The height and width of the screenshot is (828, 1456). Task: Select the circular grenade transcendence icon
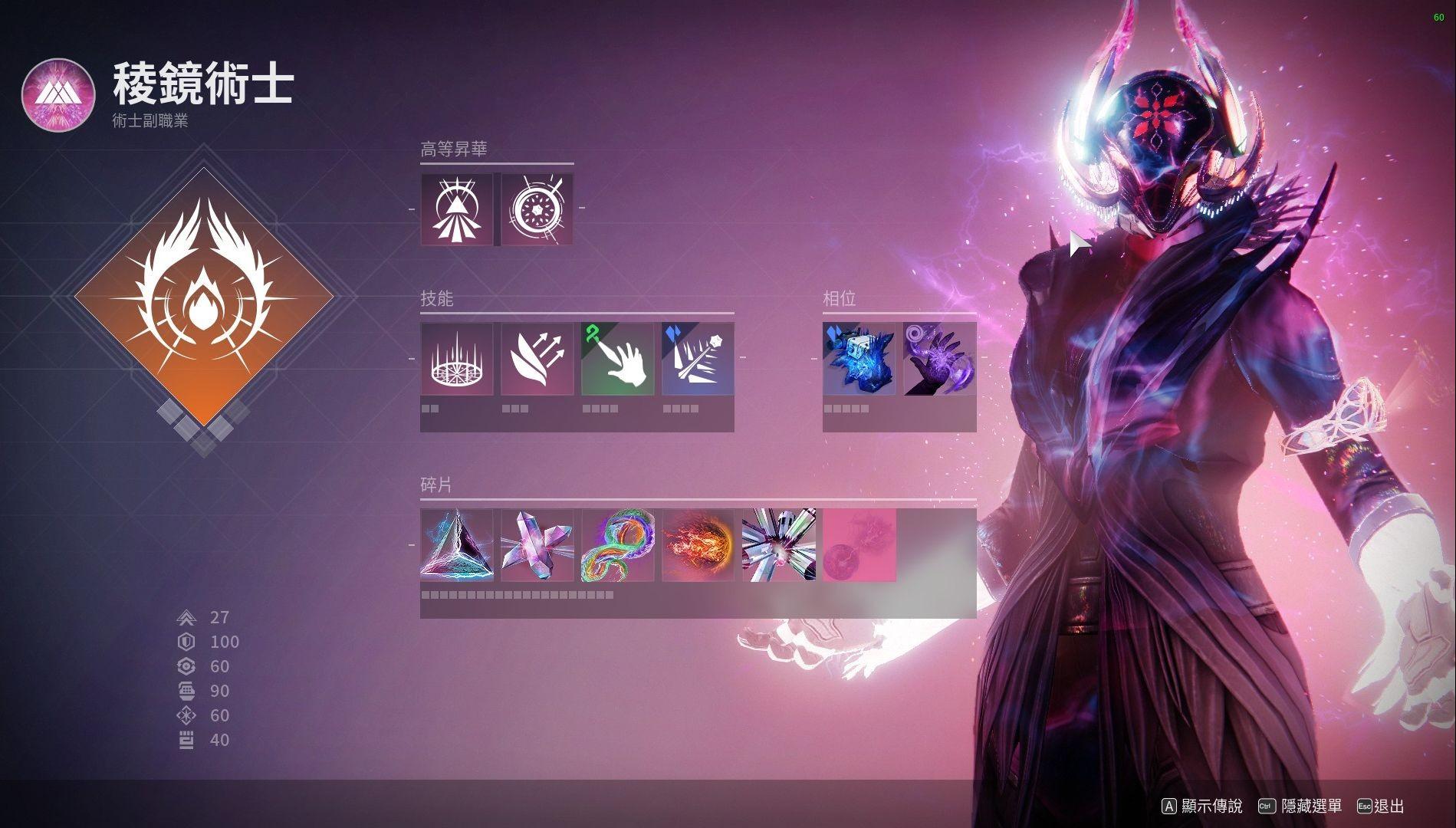[x=537, y=209]
